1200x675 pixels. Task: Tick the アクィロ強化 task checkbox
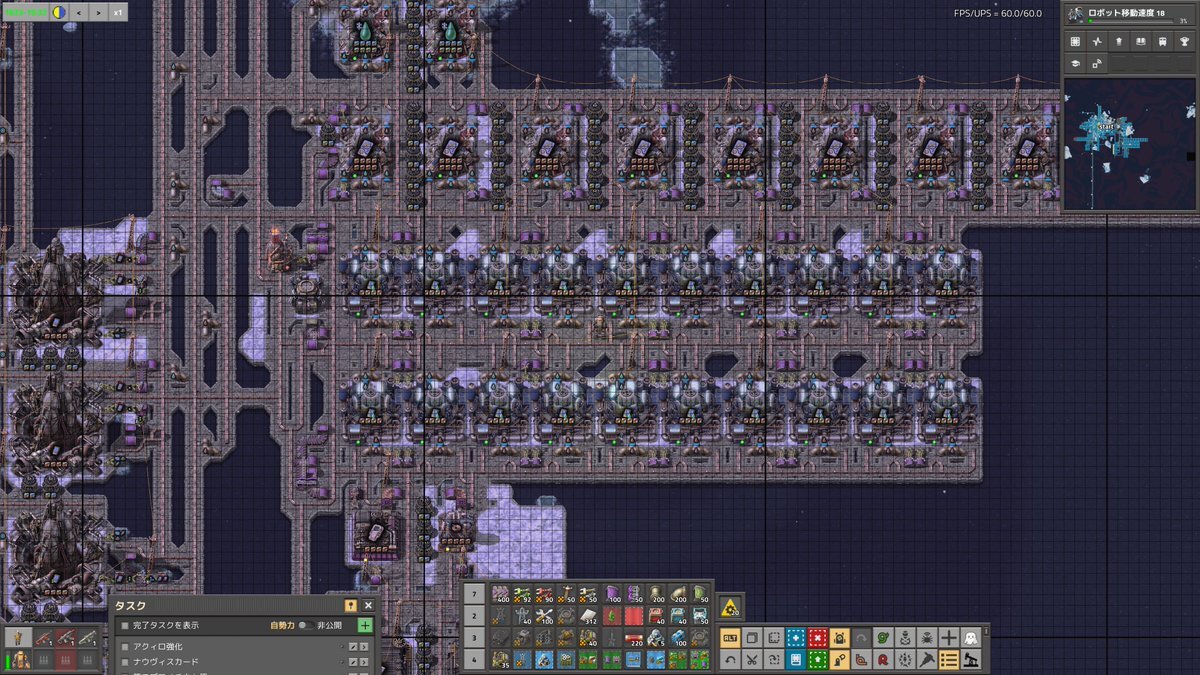pyautogui.click(x=124, y=647)
